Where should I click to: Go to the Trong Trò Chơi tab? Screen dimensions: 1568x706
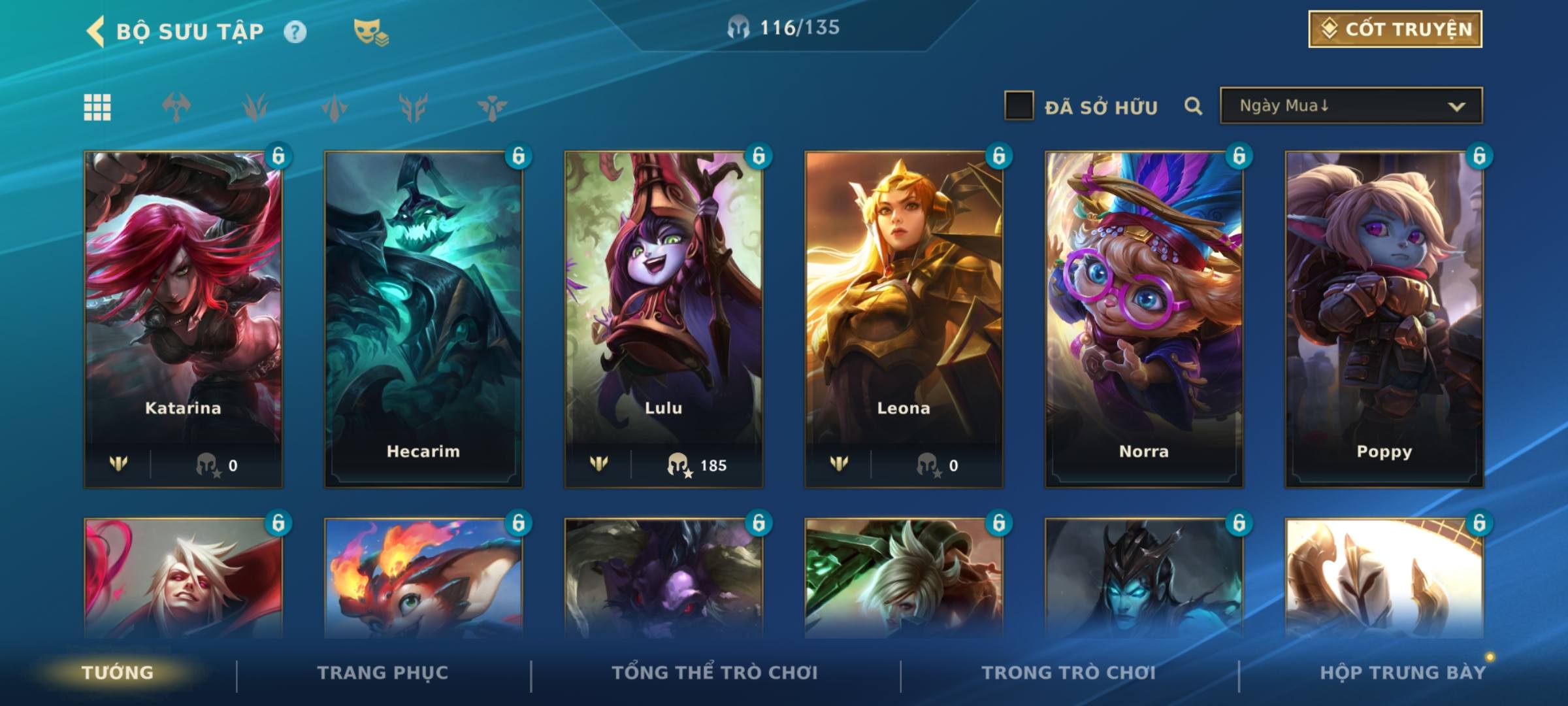click(1068, 673)
